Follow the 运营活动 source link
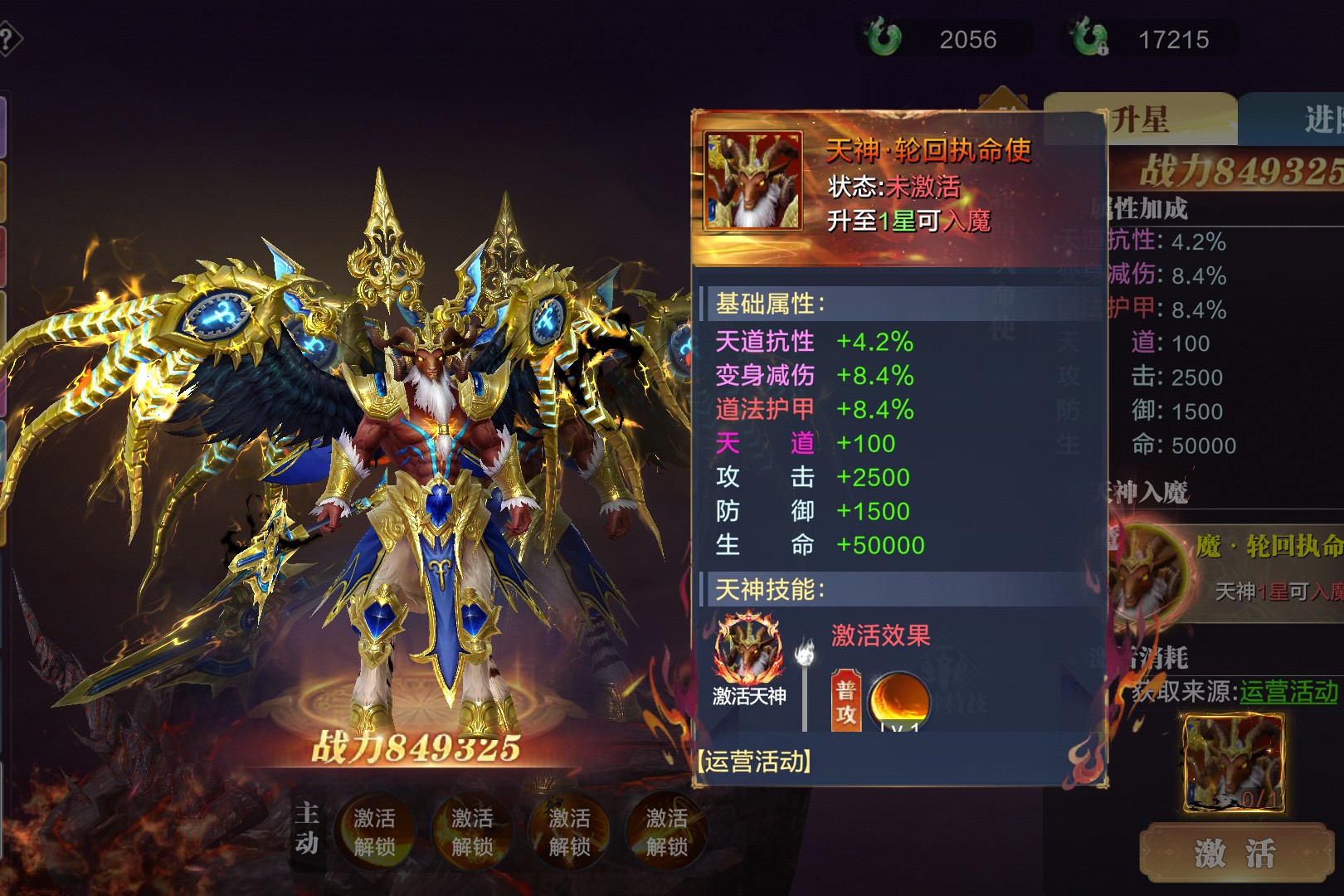The height and width of the screenshot is (896, 1344). tap(1288, 691)
